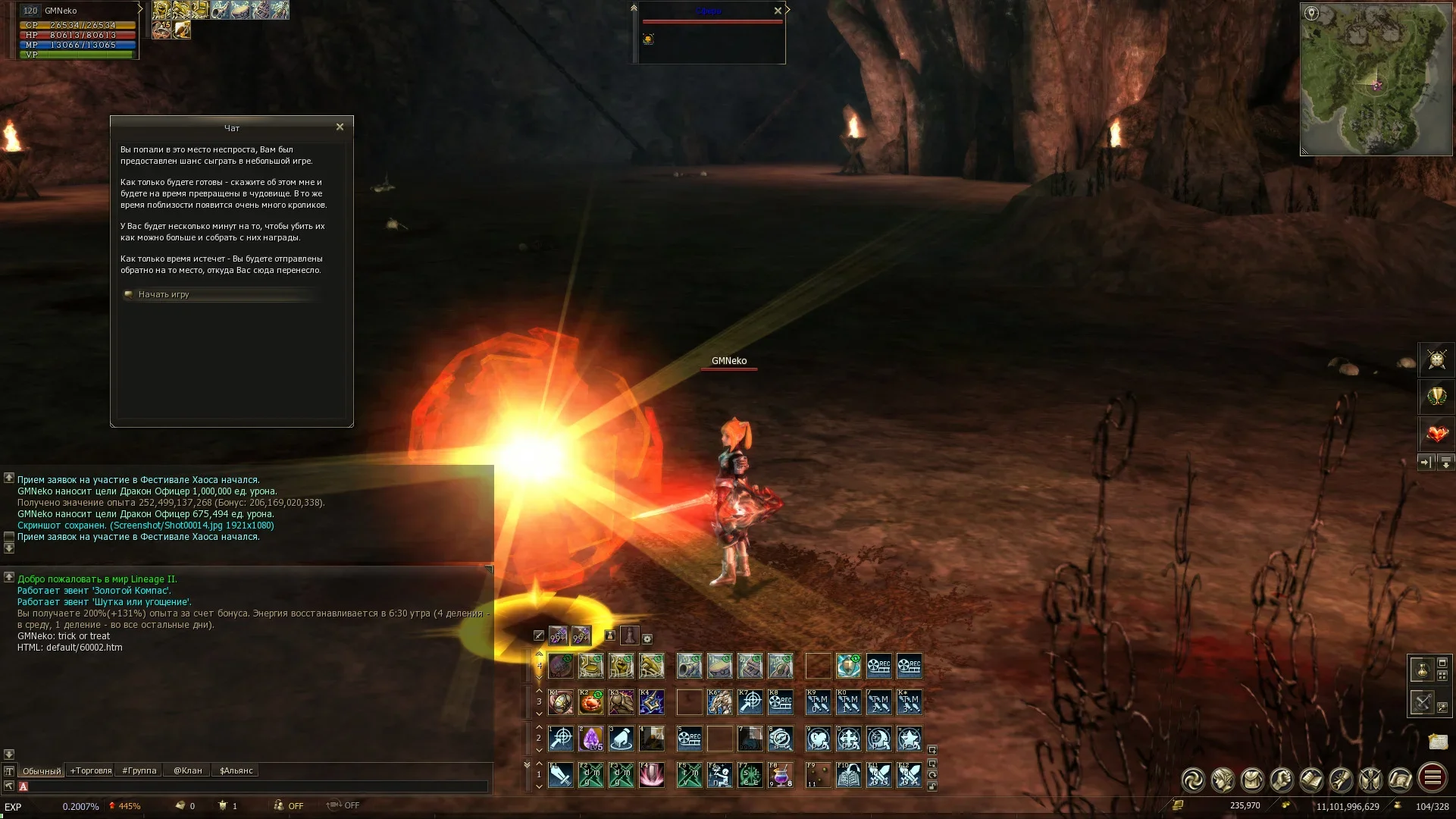The height and width of the screenshot is (819, 1456).
Task: Open the golden trophy side-panel icon
Action: 1436,396
